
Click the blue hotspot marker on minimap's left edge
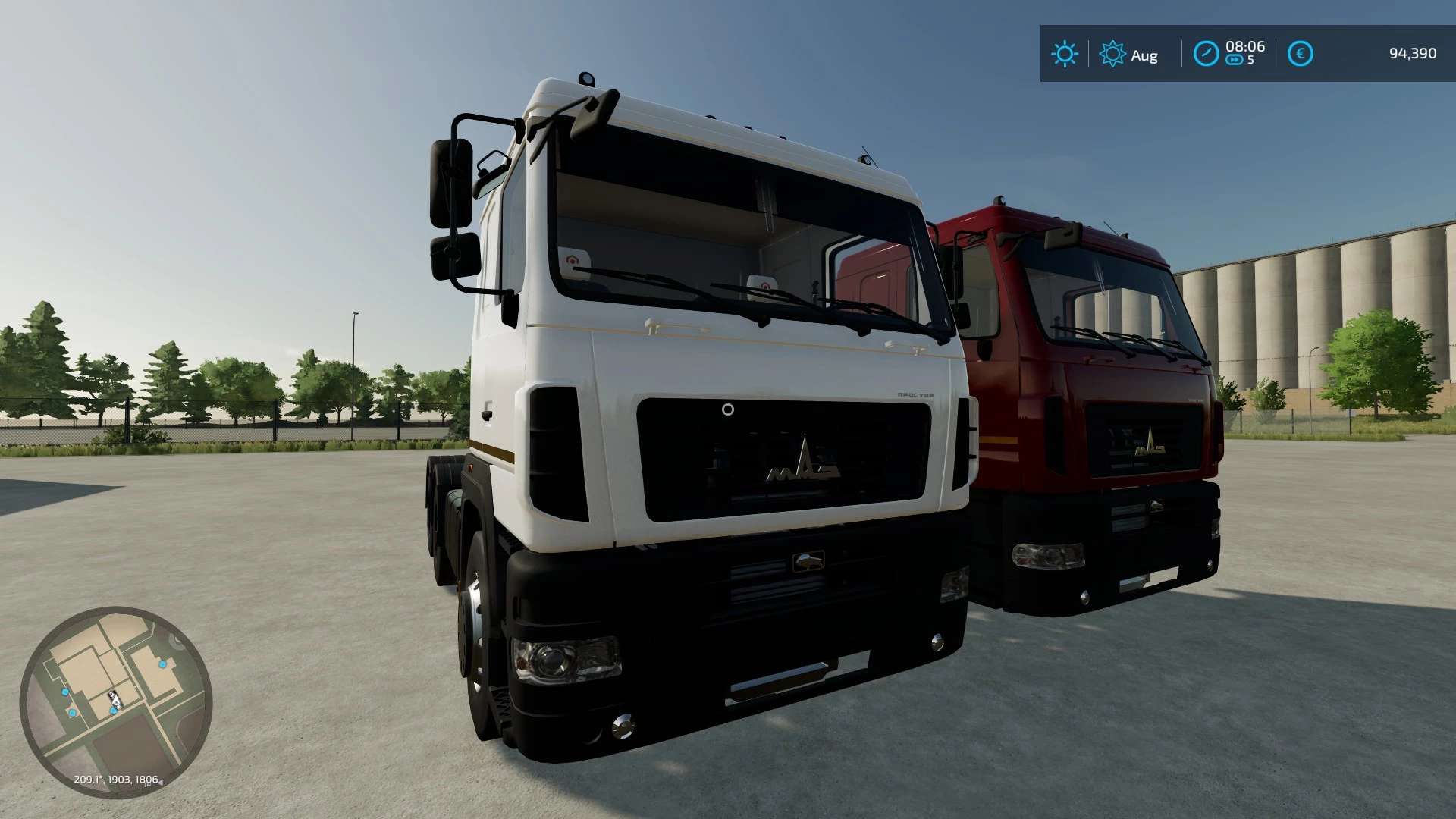click(x=64, y=691)
